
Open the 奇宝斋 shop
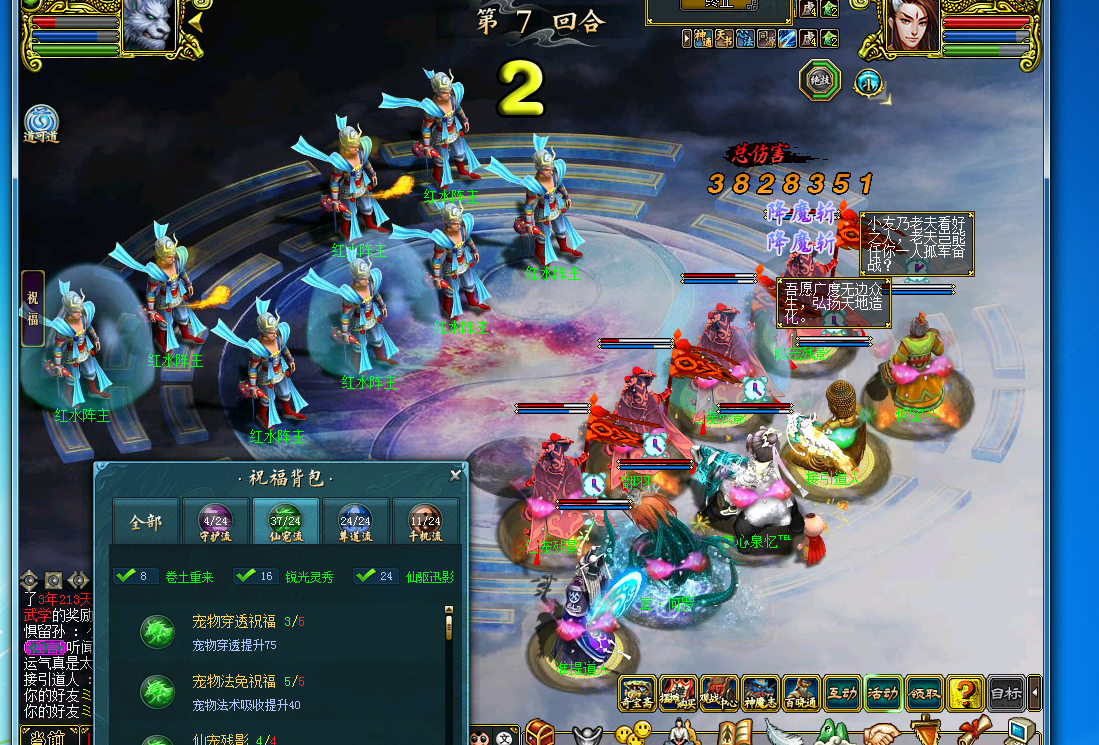pos(637,693)
